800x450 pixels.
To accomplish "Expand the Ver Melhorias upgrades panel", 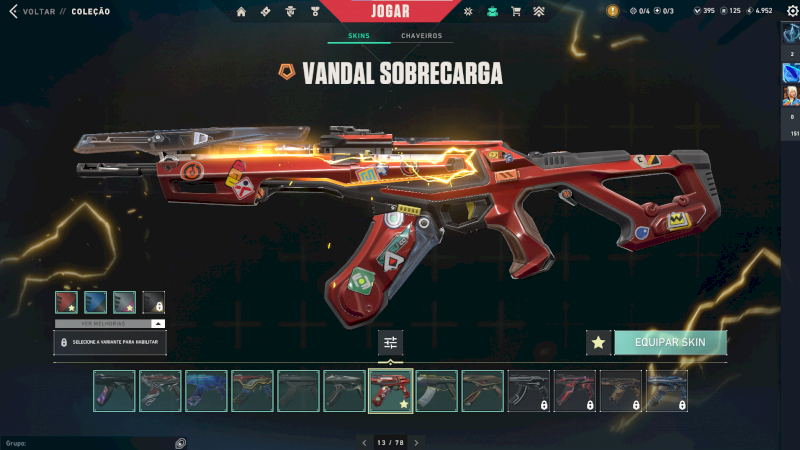I will [110, 324].
